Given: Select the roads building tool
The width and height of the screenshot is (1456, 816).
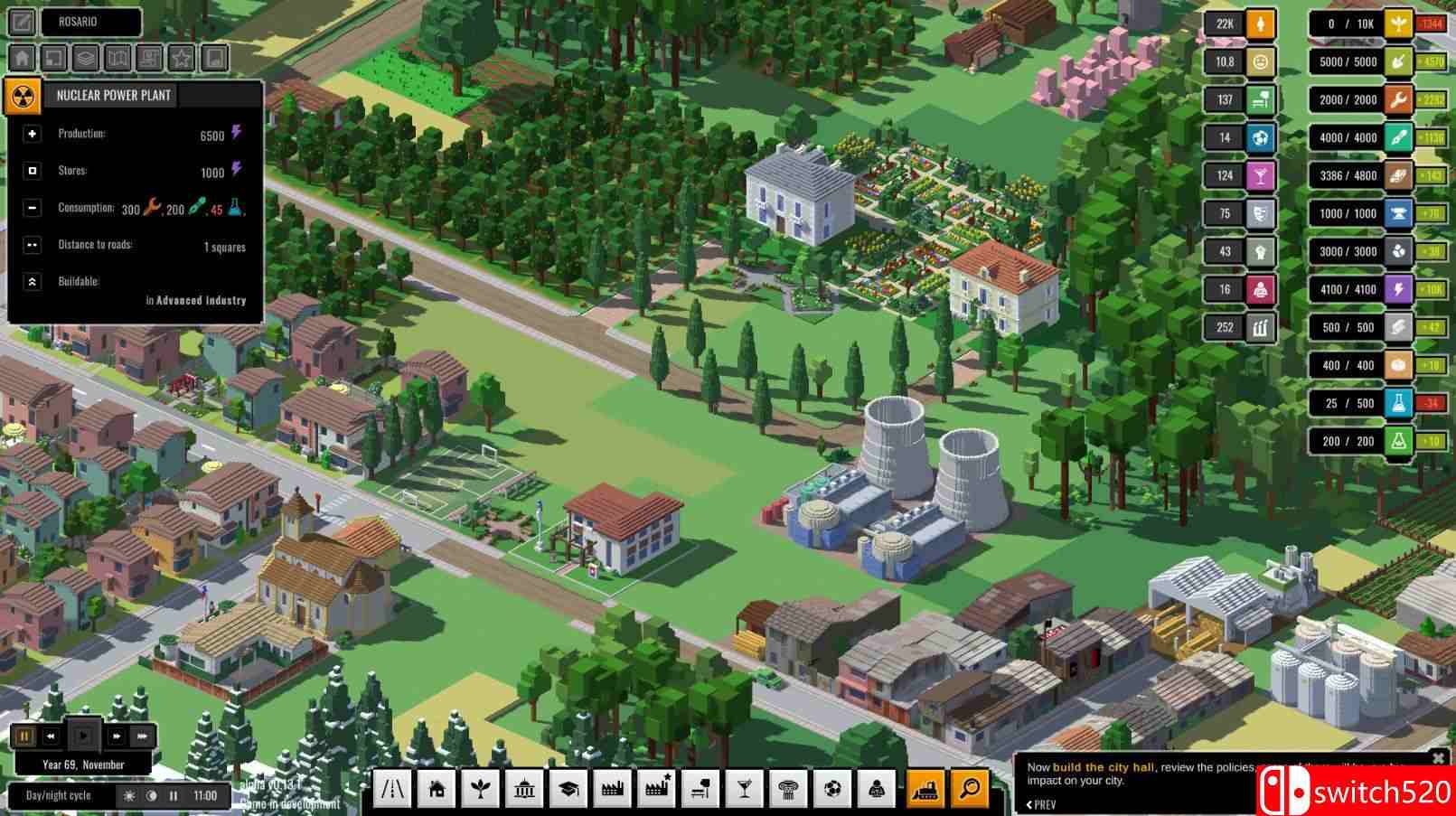Looking at the screenshot, I should [392, 788].
